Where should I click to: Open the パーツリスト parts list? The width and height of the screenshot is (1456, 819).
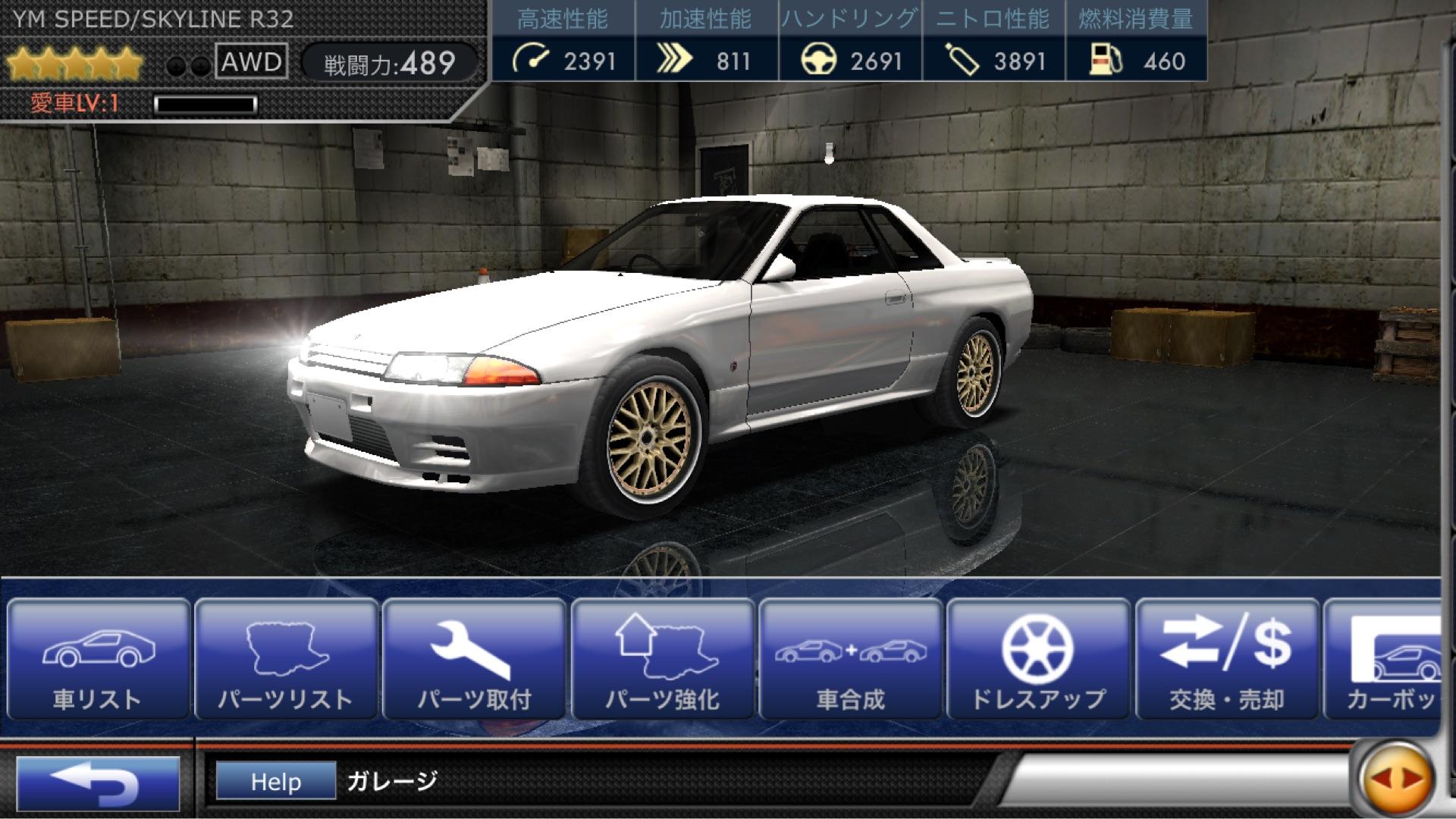pos(286,659)
